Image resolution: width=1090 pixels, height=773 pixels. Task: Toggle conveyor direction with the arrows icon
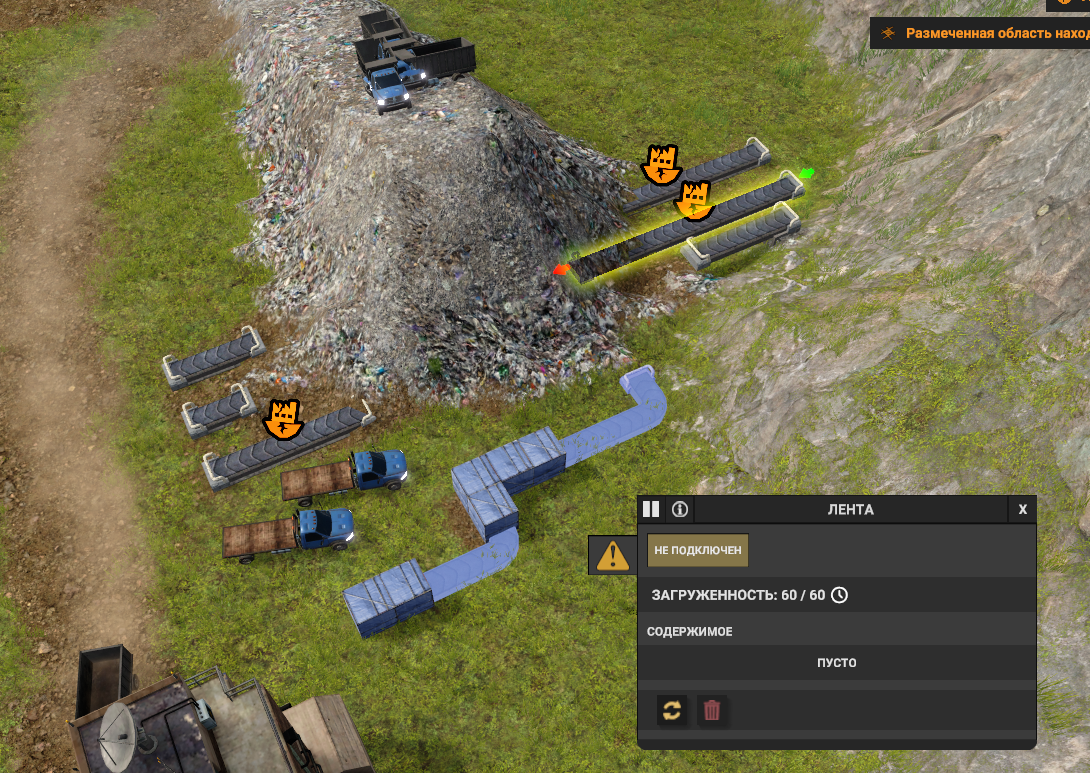pyautogui.click(x=672, y=710)
